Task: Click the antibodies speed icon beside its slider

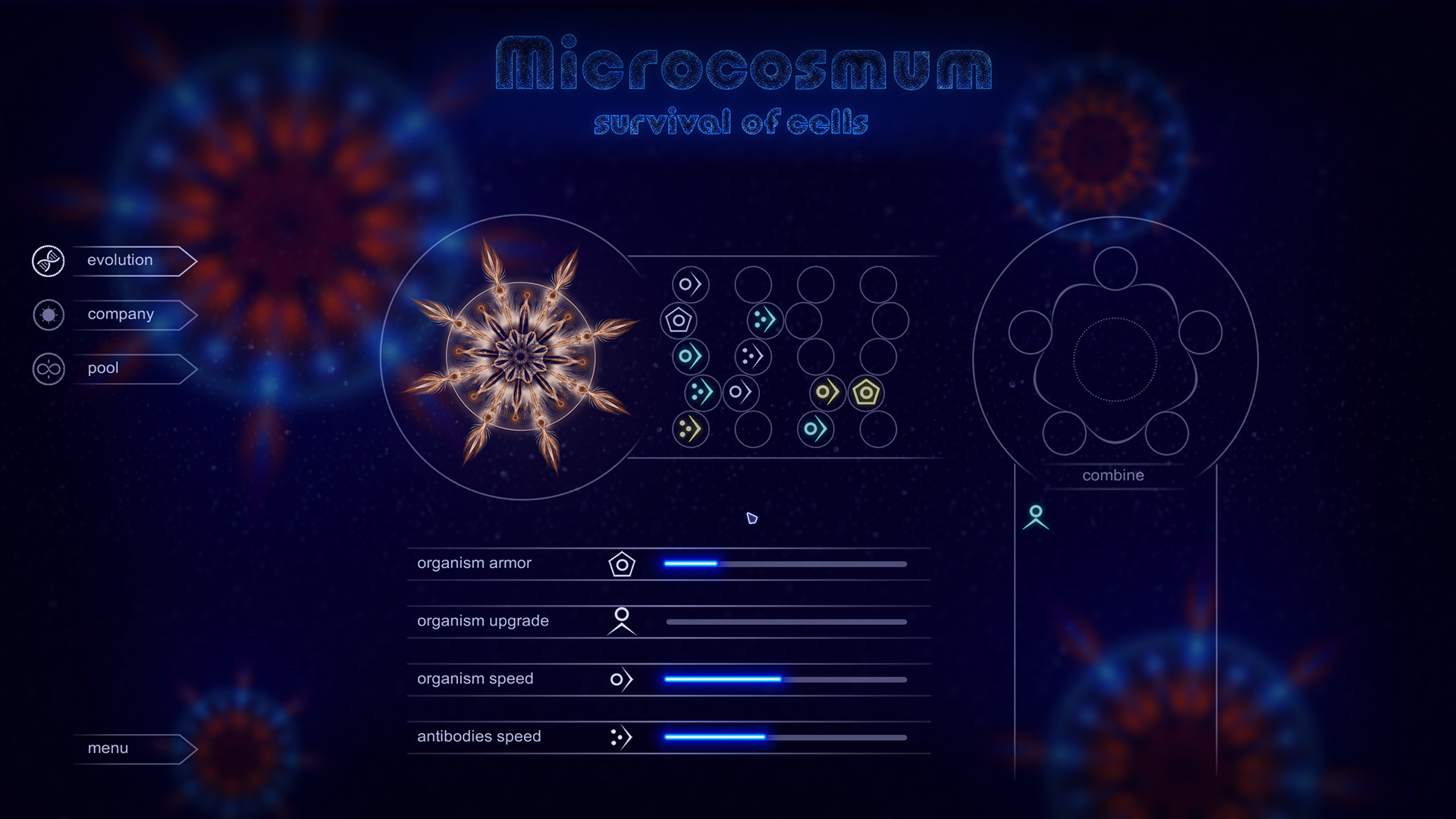Action: tap(620, 736)
